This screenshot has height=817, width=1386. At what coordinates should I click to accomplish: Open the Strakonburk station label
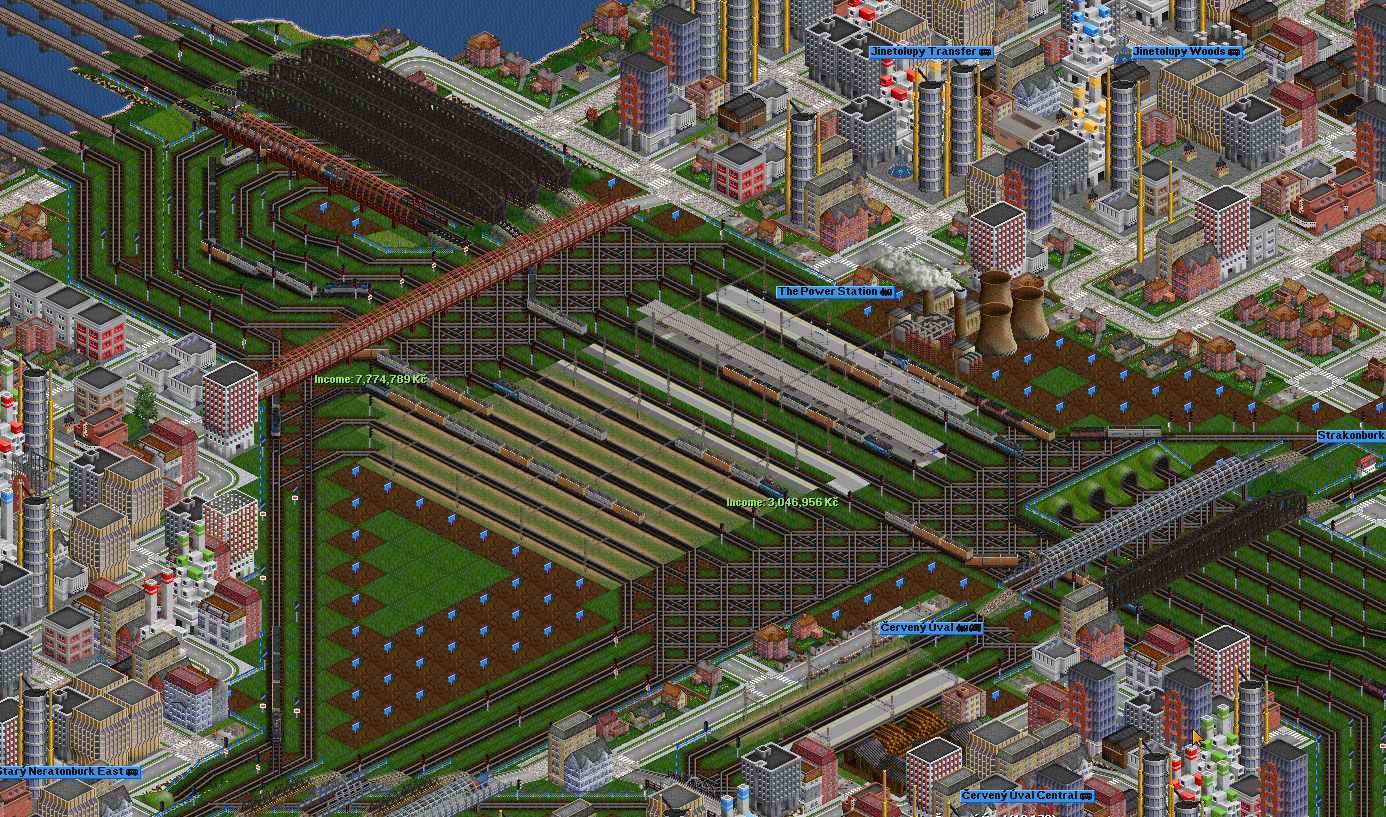[x=1350, y=436]
